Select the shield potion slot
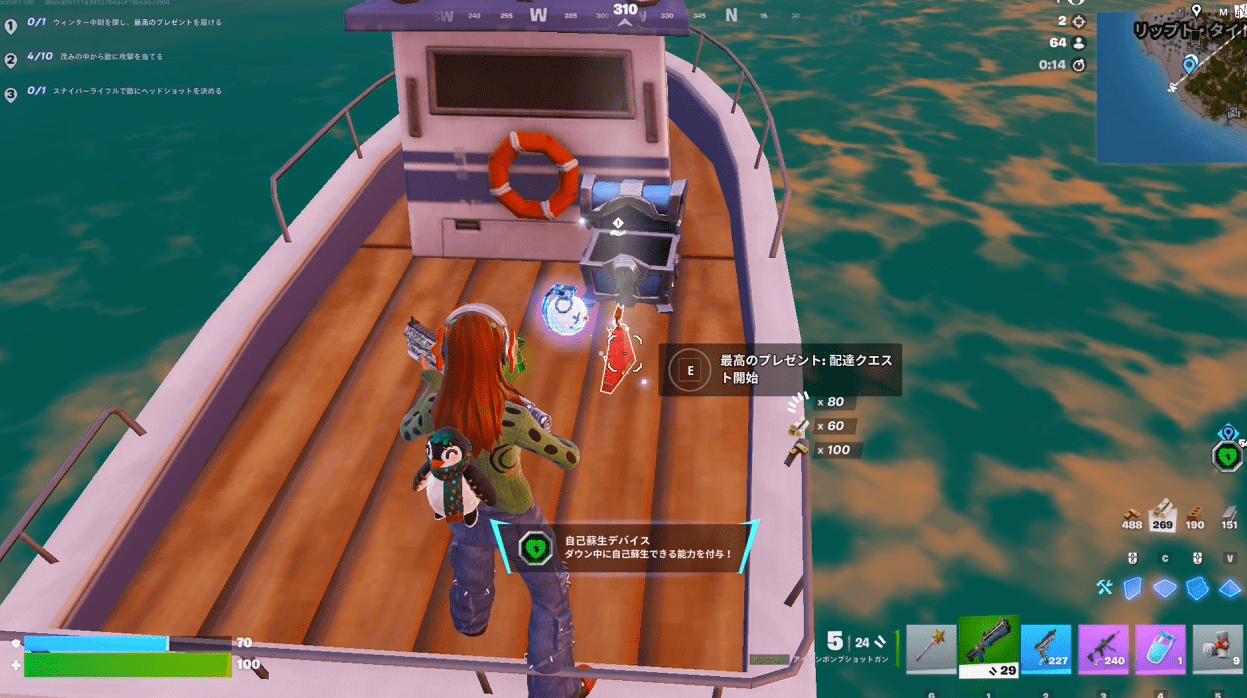 point(1161,650)
